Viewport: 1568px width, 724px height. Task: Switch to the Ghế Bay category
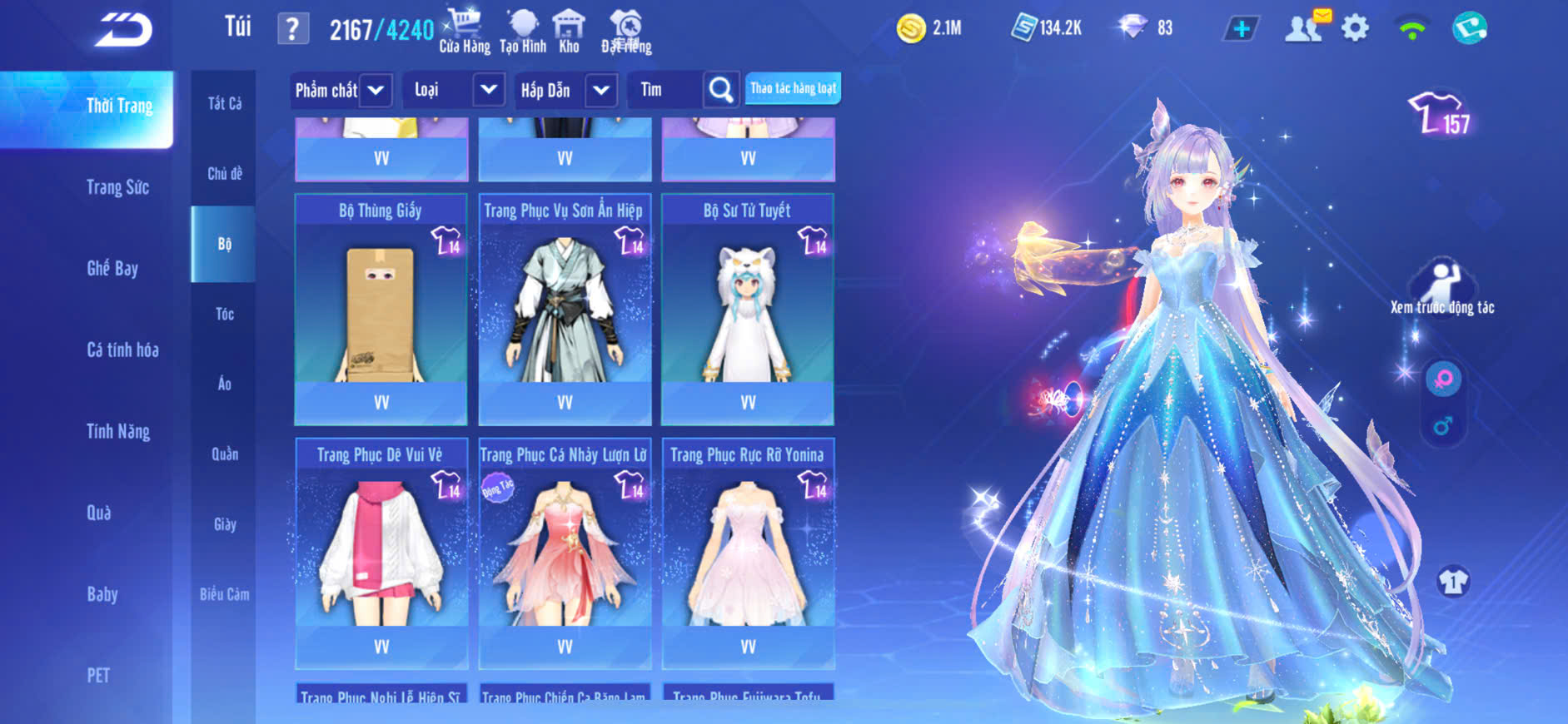coord(112,268)
